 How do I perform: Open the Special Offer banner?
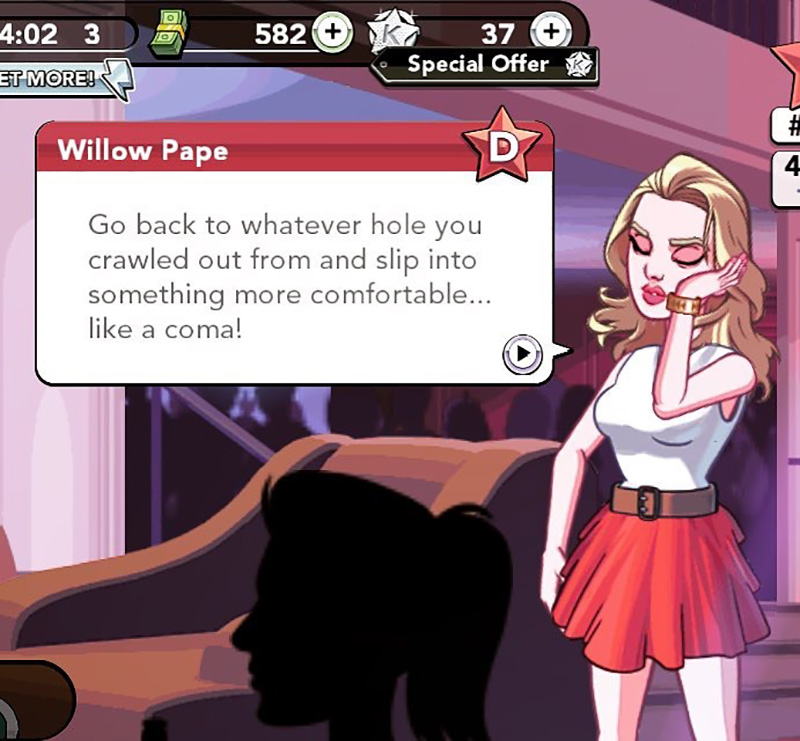[487, 65]
